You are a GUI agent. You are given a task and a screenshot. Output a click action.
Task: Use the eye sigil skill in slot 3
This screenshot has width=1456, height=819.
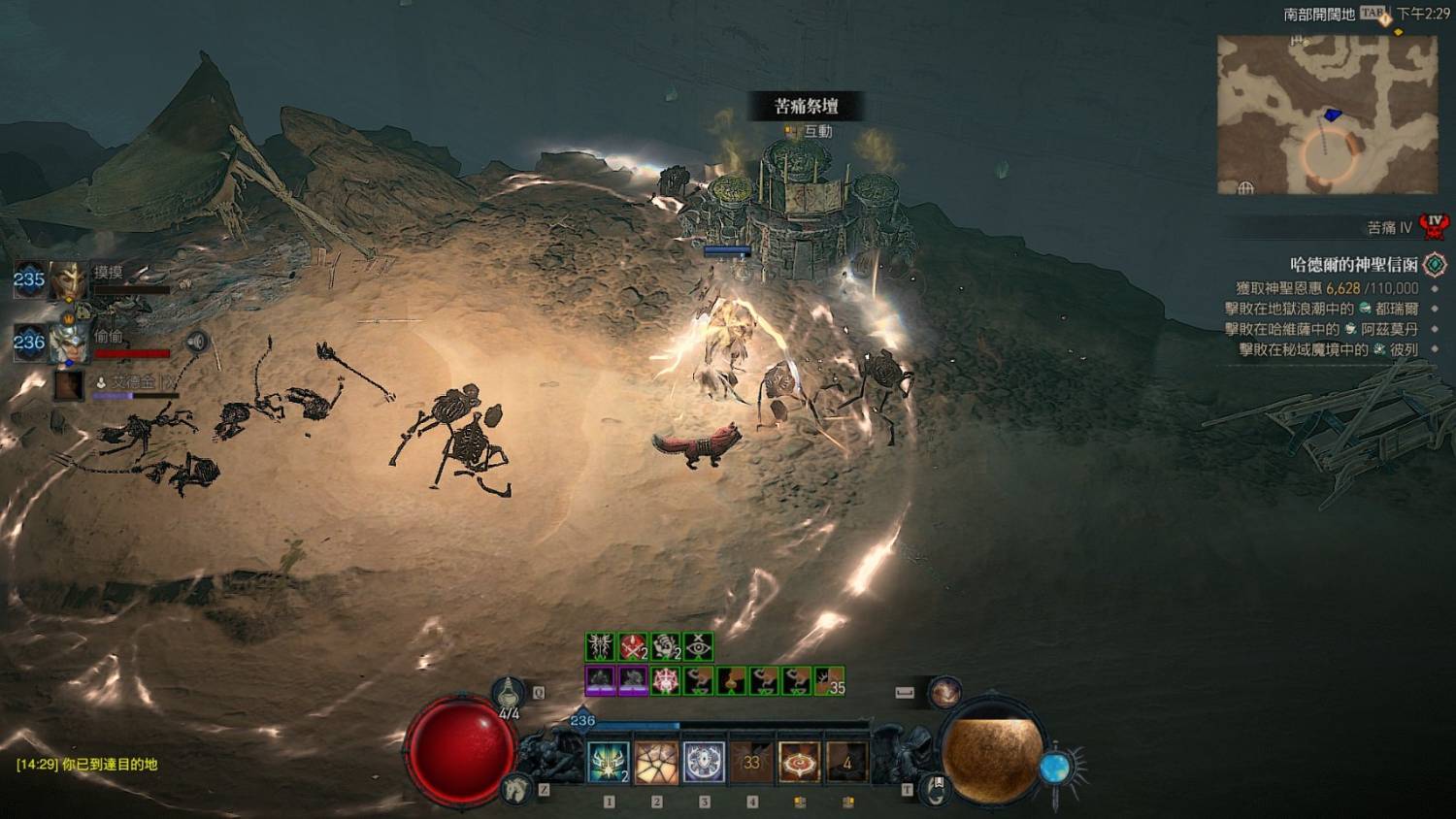(x=704, y=763)
